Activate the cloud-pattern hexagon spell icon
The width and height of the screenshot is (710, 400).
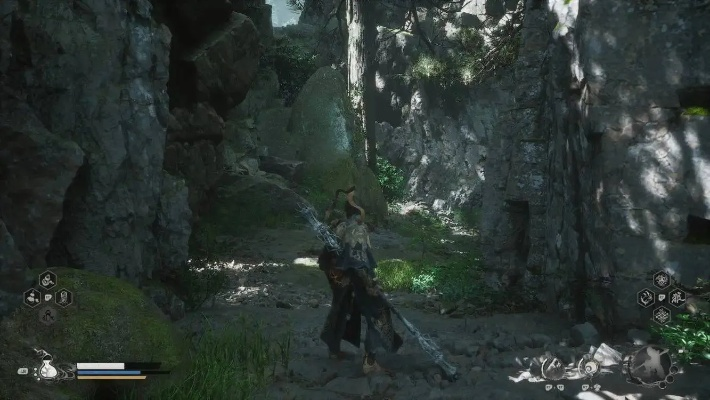point(662,280)
